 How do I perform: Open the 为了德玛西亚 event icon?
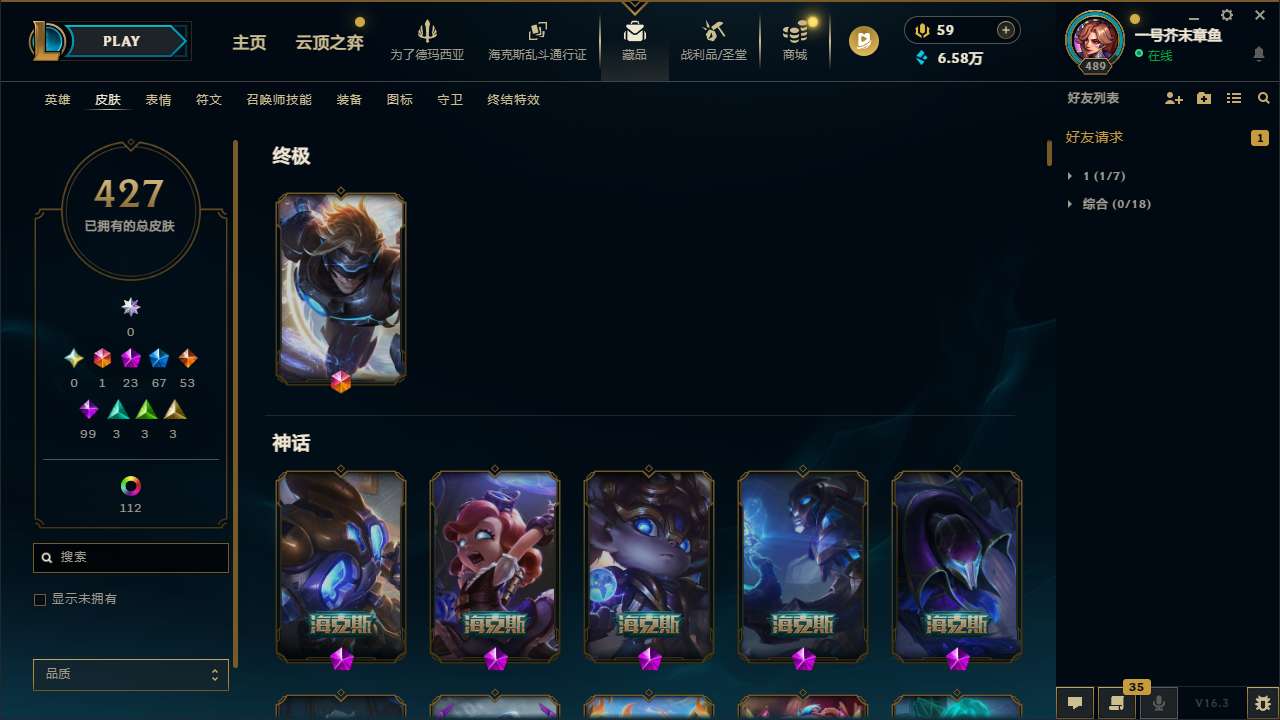click(428, 38)
